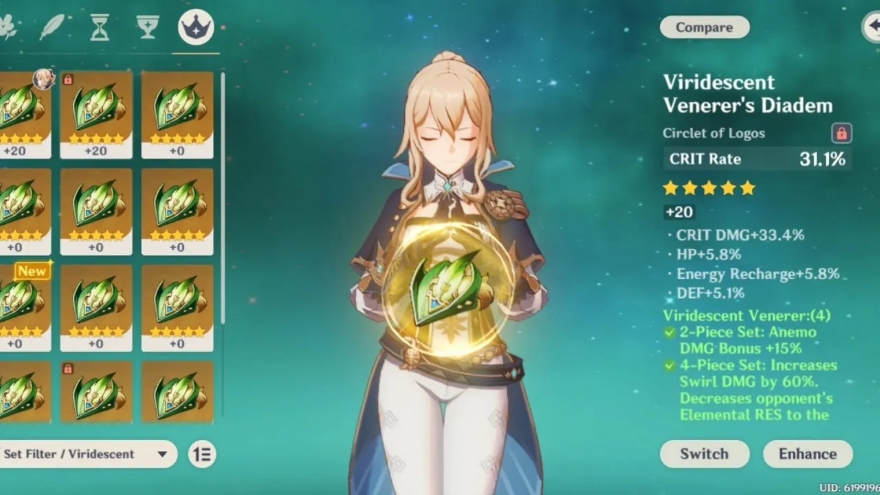880x495 pixels.
Task: Switch to the selected Viridescent Diadem
Action: click(704, 453)
